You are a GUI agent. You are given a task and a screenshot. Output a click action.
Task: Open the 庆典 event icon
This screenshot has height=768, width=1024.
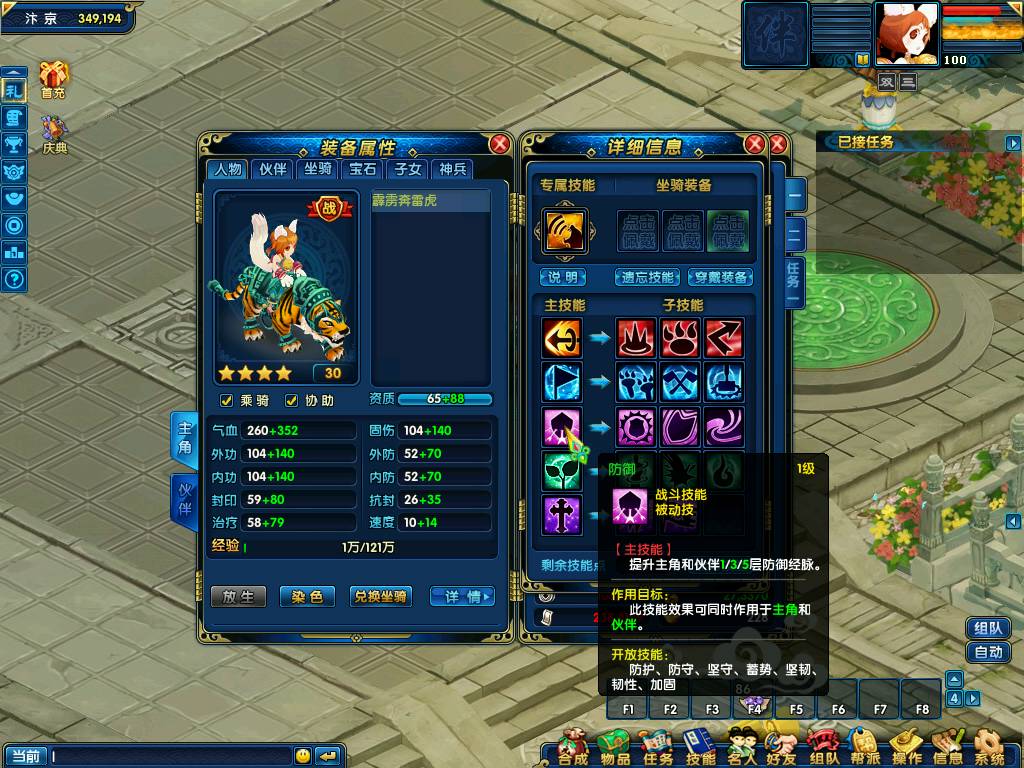coord(54,133)
